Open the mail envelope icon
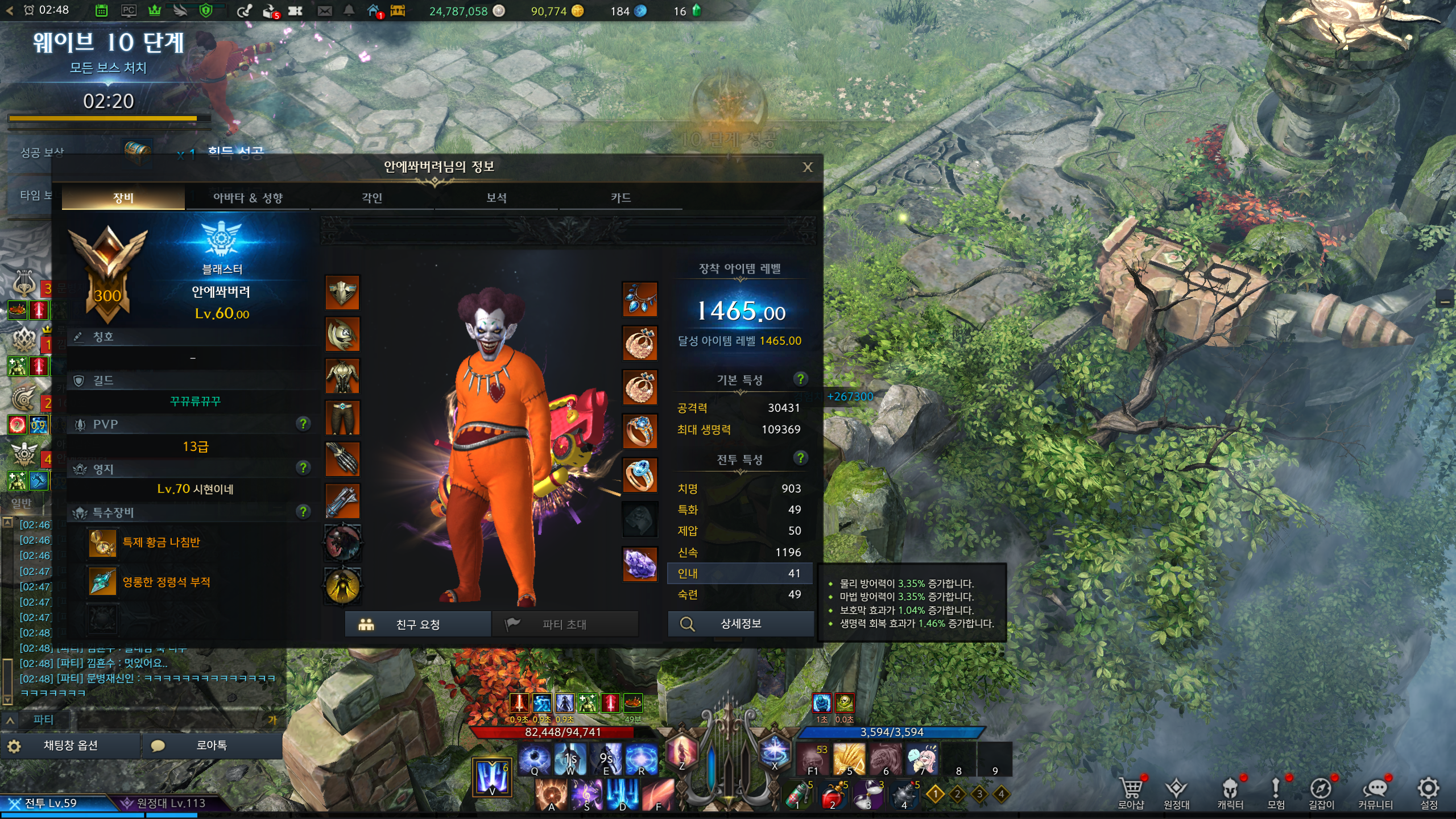The image size is (1456, 819). click(x=325, y=11)
